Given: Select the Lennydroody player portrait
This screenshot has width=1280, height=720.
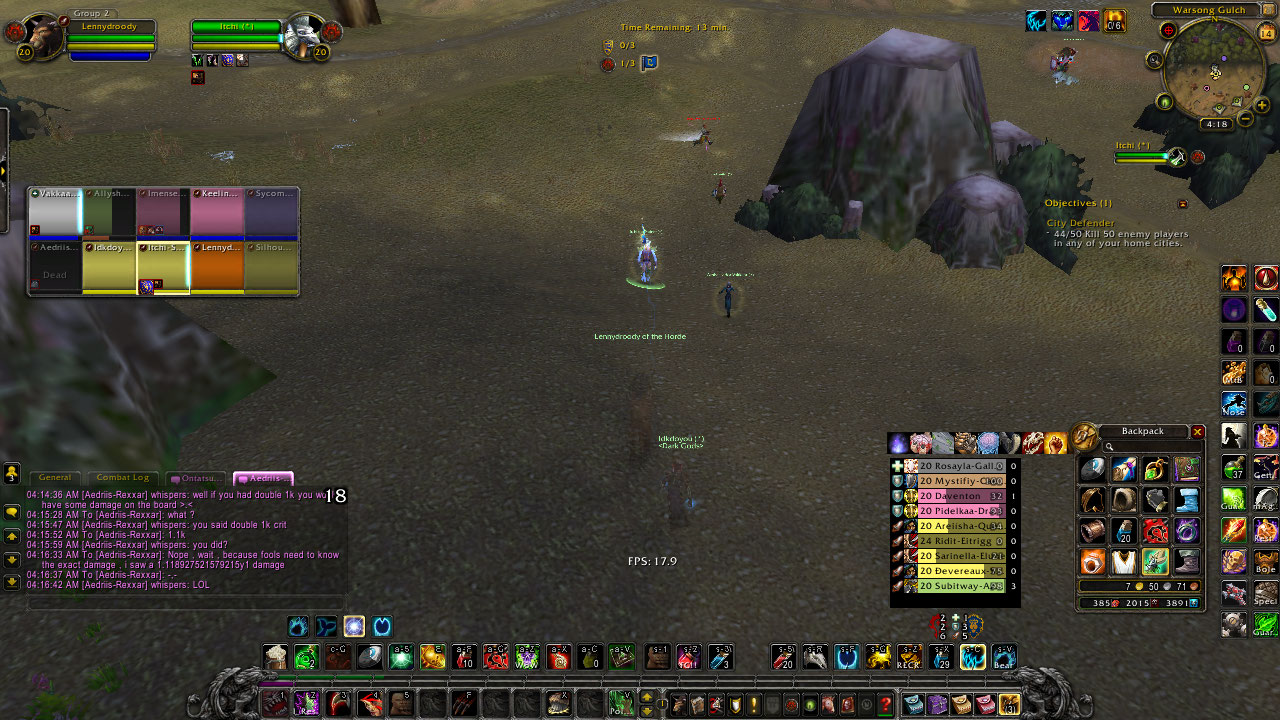Looking at the screenshot, I should coord(40,36).
